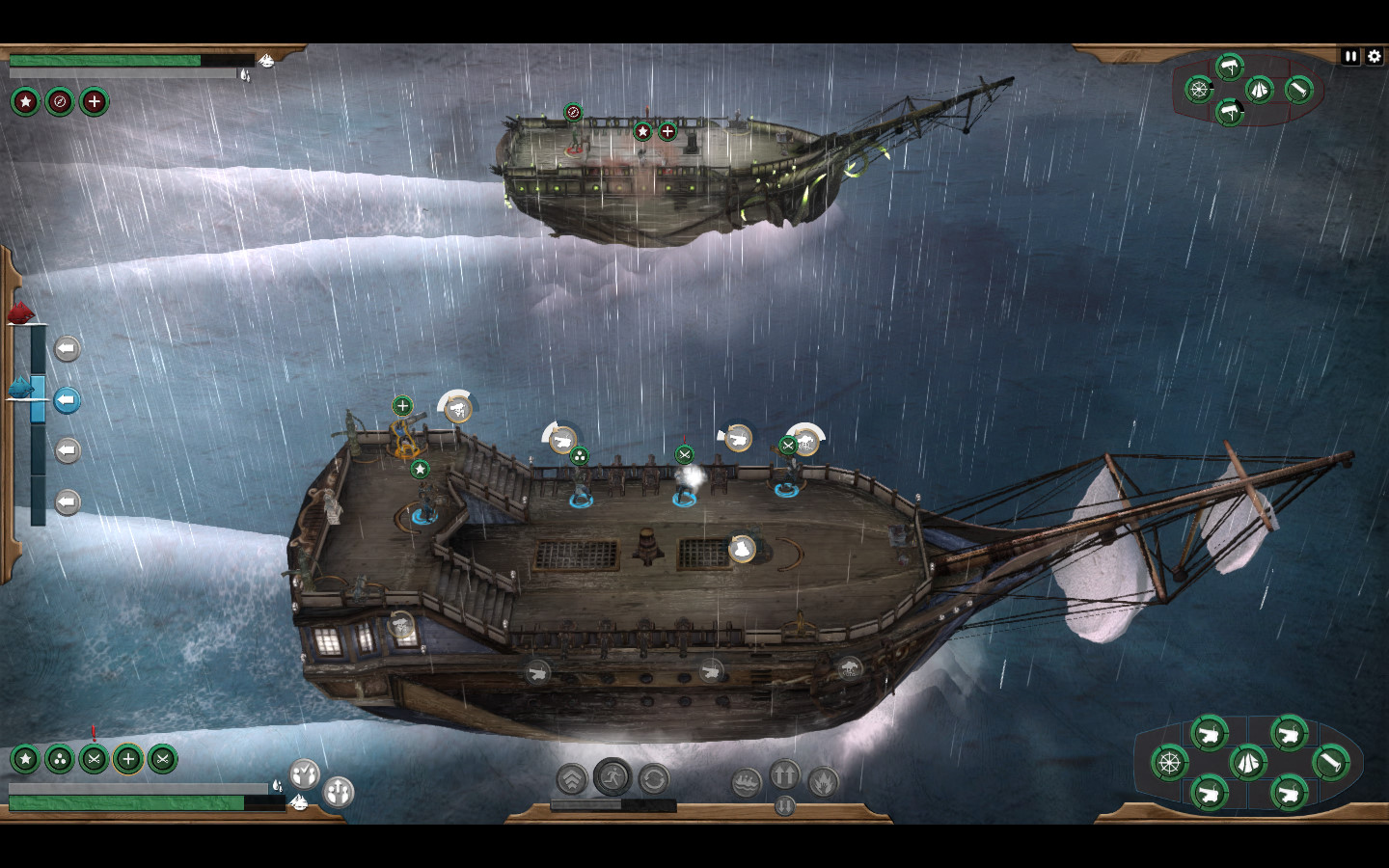Click the select-all-crew checkmark button

[x=305, y=773]
